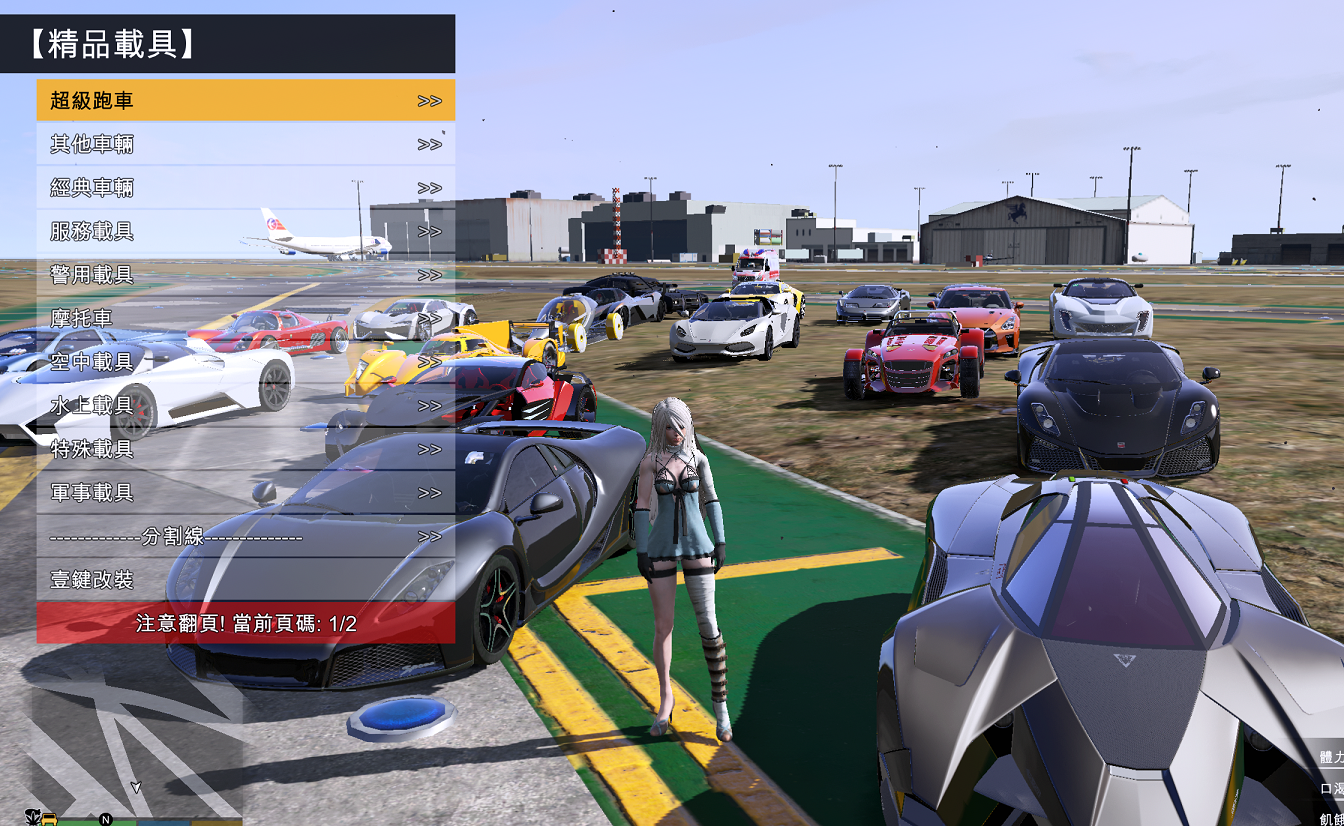The width and height of the screenshot is (1344, 826).
Task: Expand the 水上載具 submenu chevron
Action: 432,407
